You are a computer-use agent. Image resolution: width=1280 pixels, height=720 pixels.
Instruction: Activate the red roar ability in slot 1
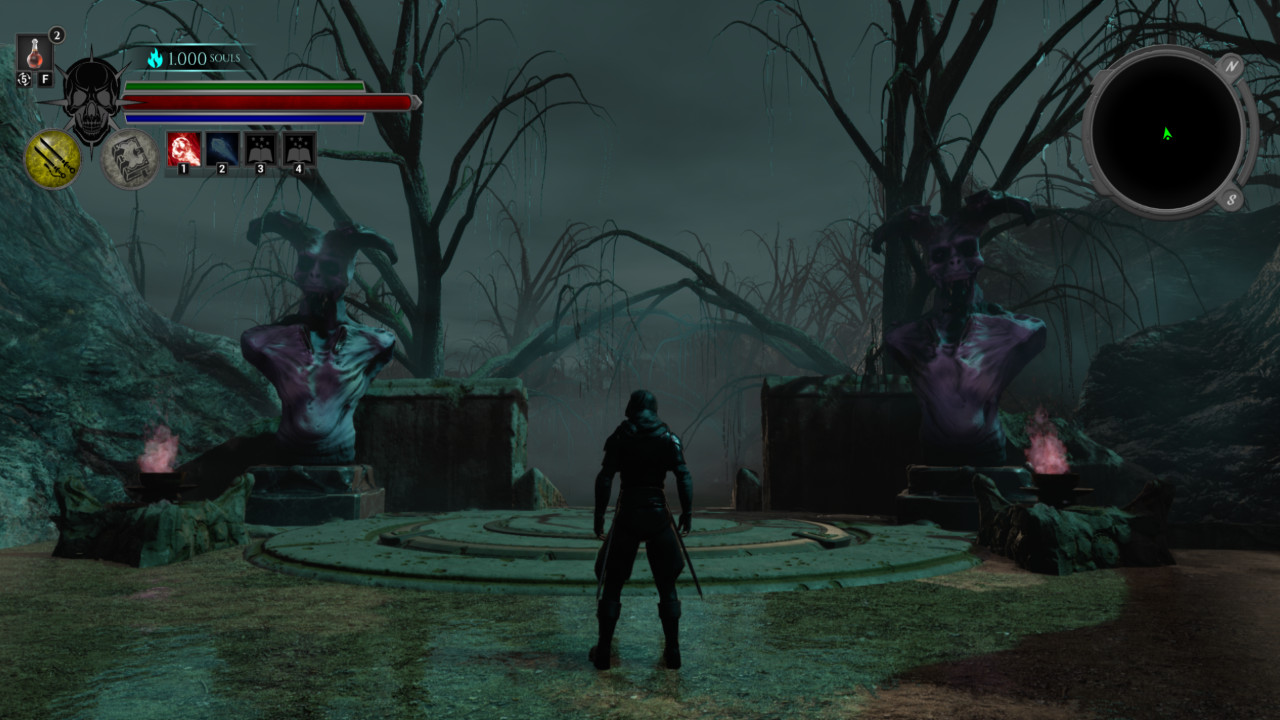pos(183,148)
